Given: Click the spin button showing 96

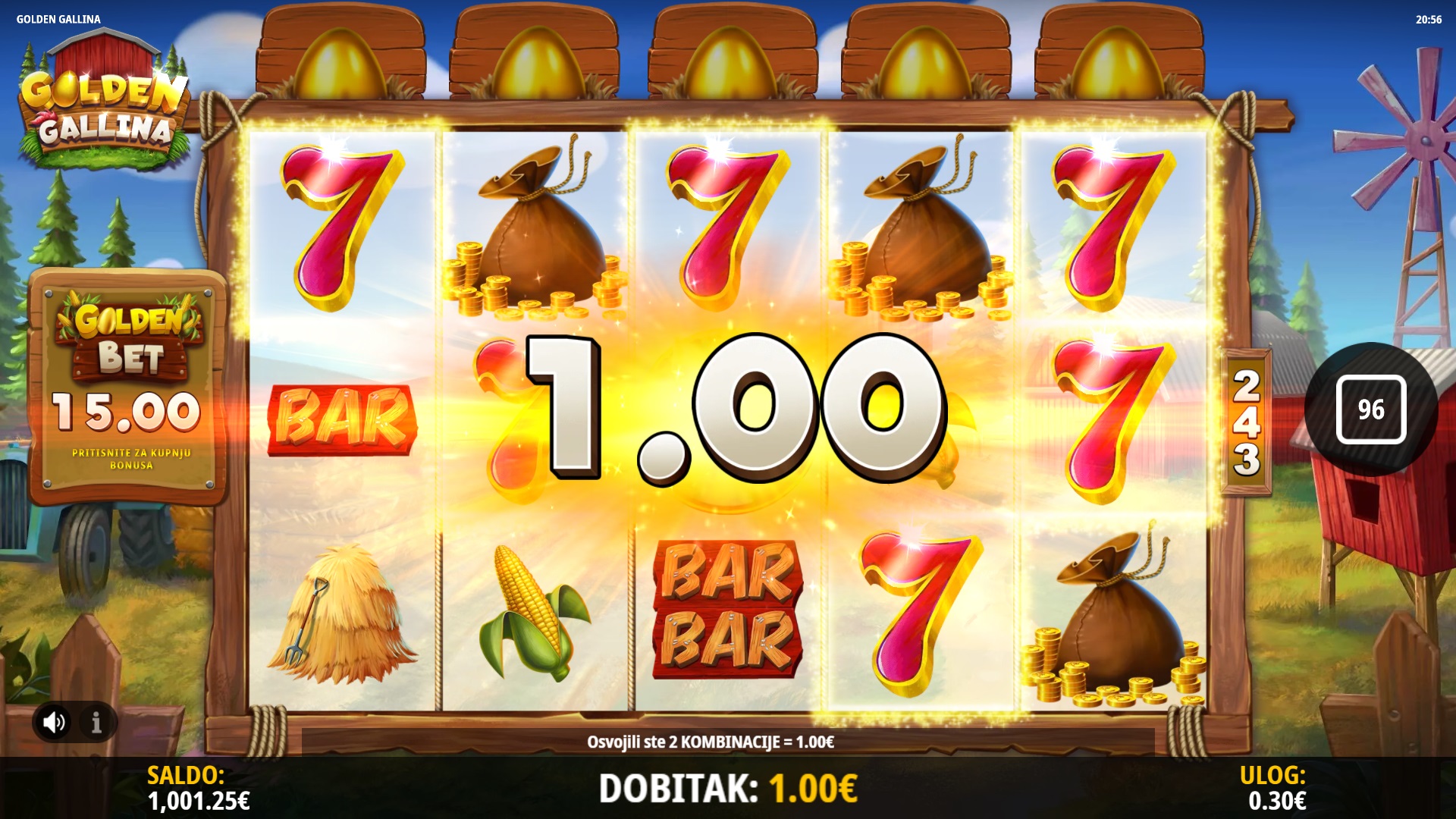Looking at the screenshot, I should (x=1370, y=409).
